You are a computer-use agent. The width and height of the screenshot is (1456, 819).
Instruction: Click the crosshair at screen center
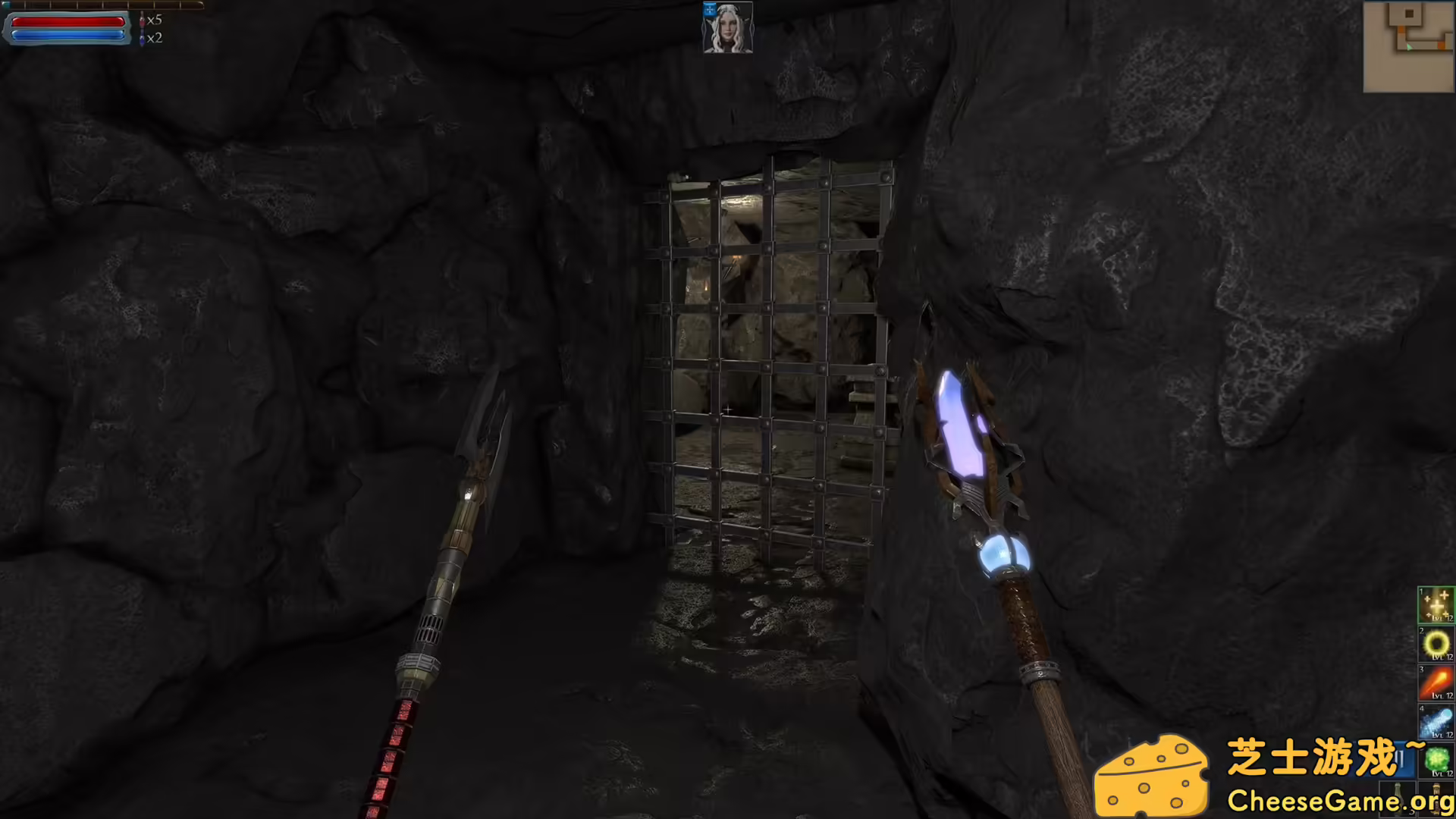coord(728,409)
